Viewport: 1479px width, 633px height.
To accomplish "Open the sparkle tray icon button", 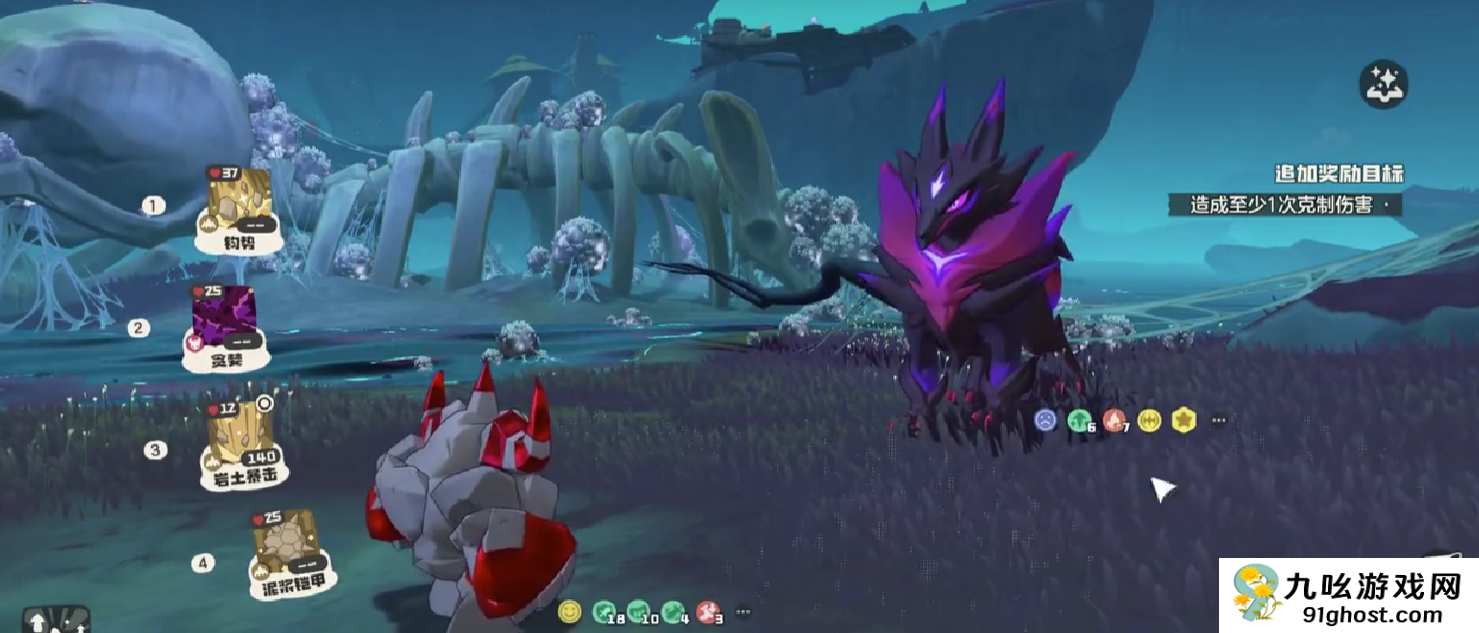I will pyautogui.click(x=1383, y=85).
